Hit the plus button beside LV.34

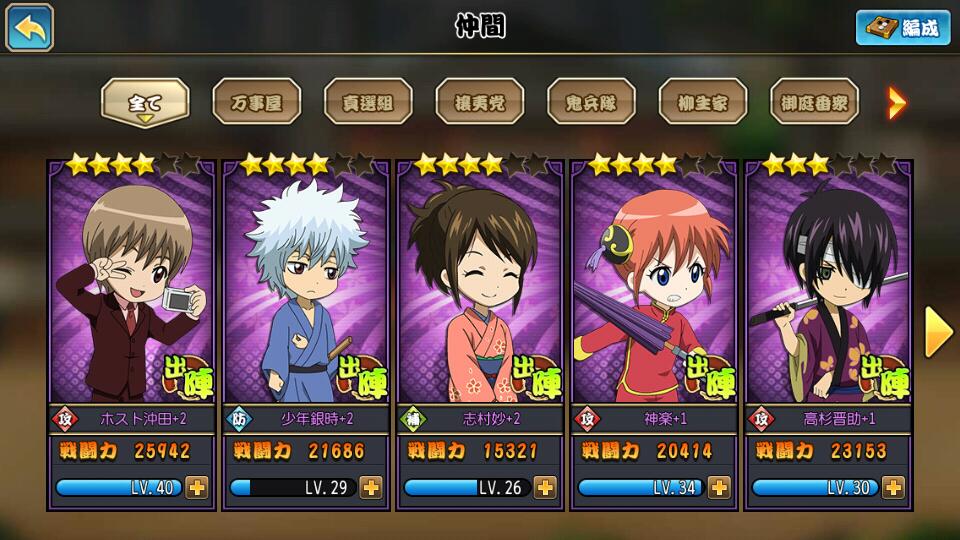pyautogui.click(x=719, y=487)
